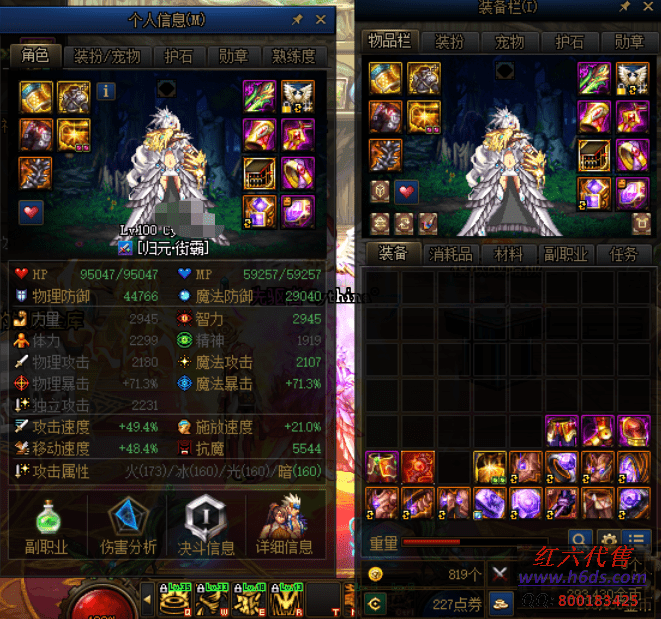661x619 pixels.
Task: Open the 副职业 potion button
Action: pyautogui.click(x=47, y=525)
